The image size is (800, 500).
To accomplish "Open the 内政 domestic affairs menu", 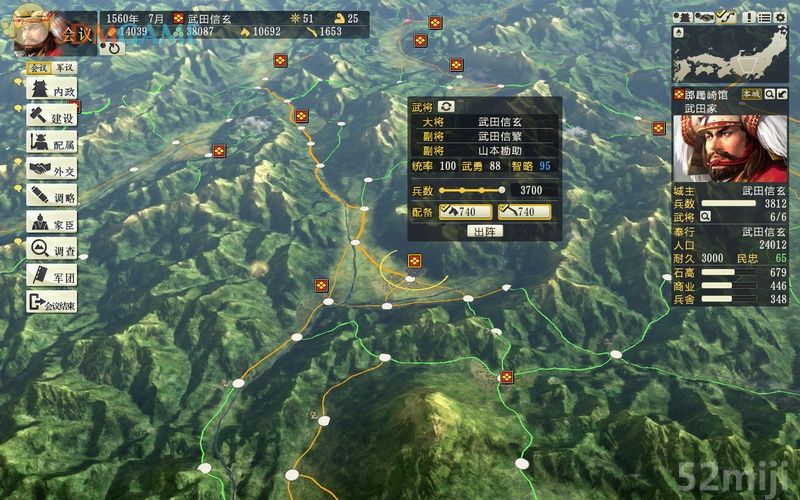I will [52, 91].
